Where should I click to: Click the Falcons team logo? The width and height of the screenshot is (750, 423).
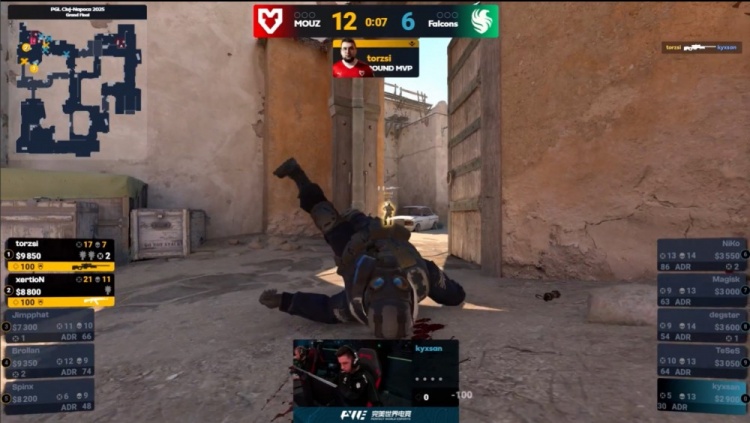tap(483, 21)
